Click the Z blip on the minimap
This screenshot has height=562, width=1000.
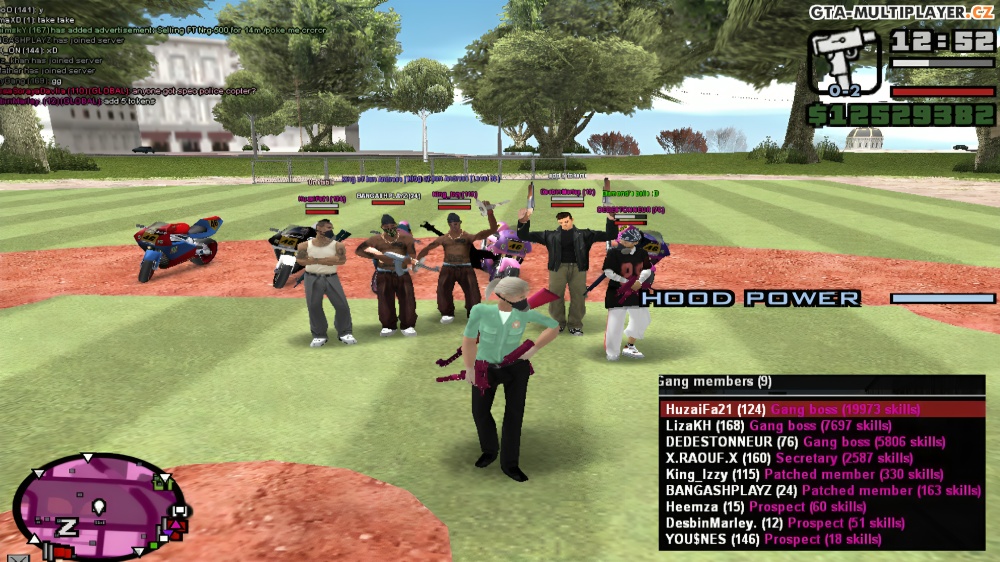tap(67, 526)
